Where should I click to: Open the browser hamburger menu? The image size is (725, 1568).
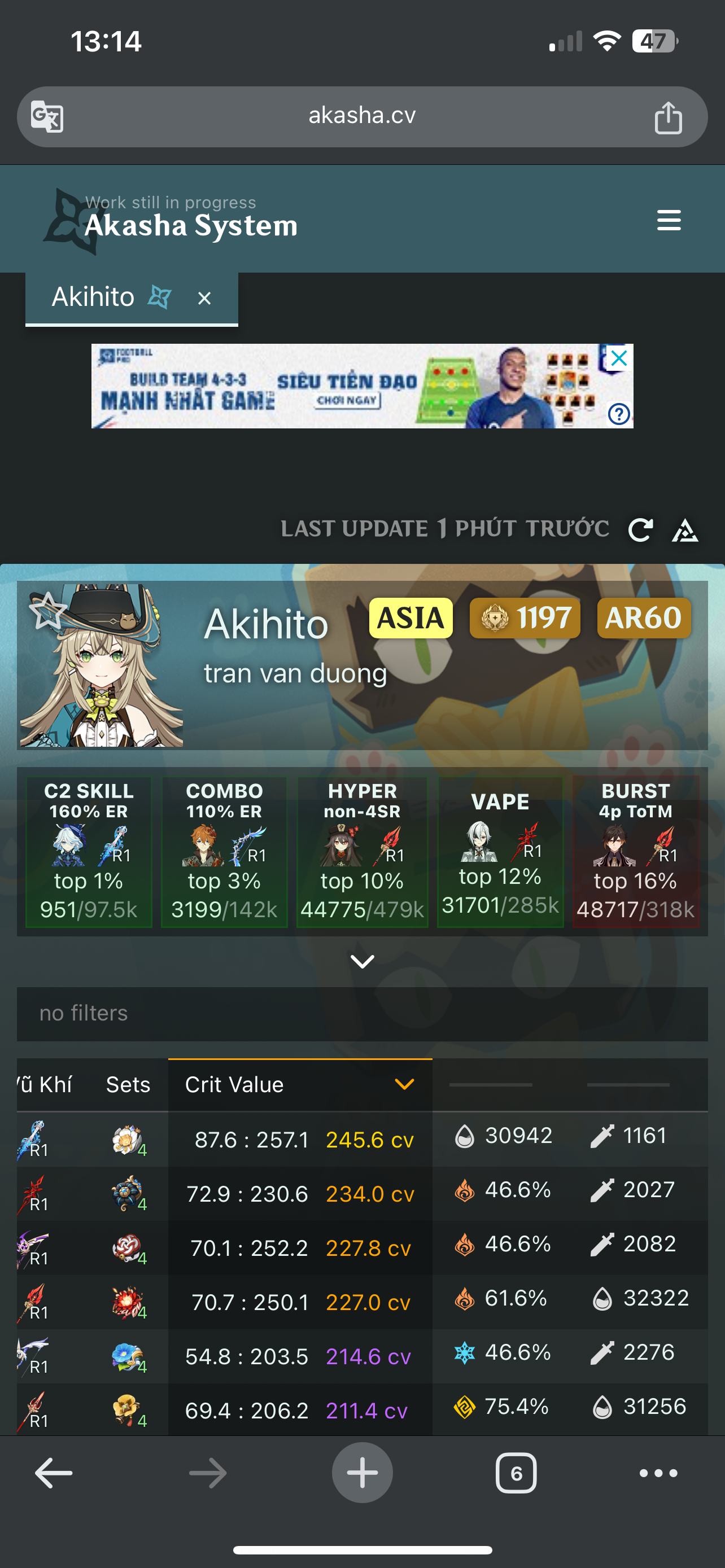669,220
